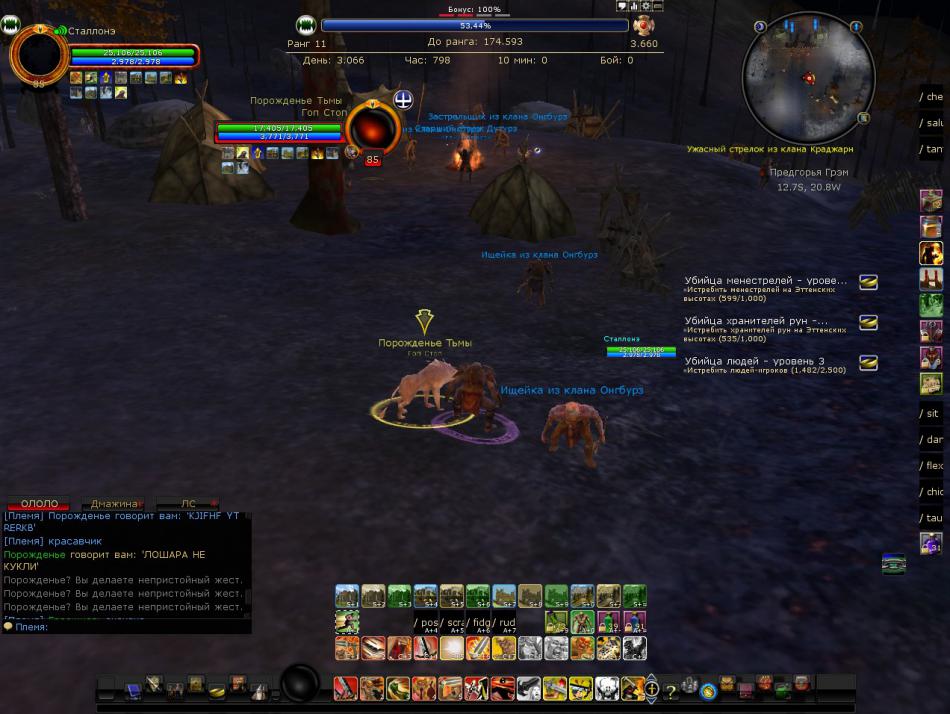
Task: Activate the /fidg emote quickslot
Action: tap(481, 623)
